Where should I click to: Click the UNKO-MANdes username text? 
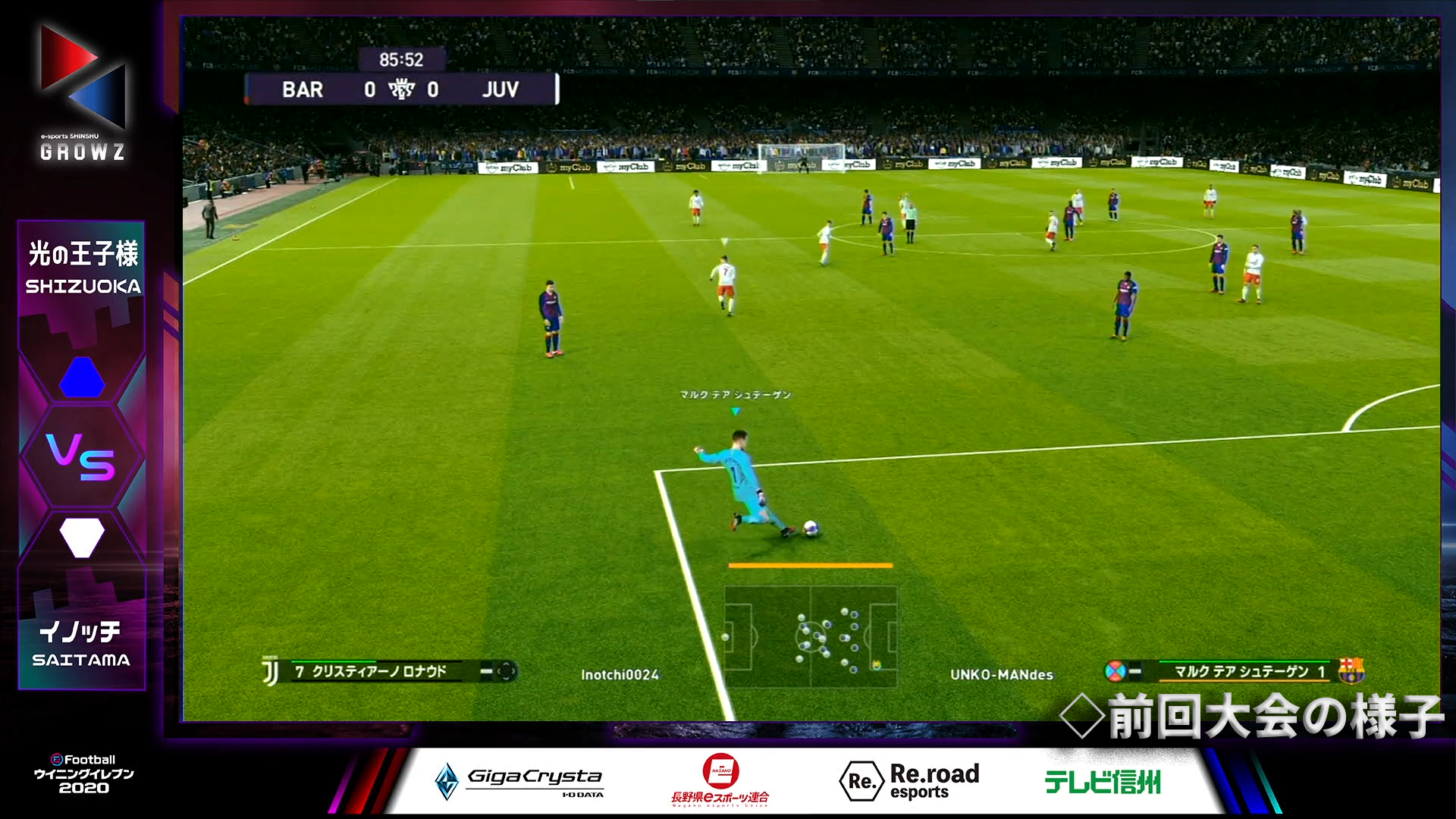1002,673
